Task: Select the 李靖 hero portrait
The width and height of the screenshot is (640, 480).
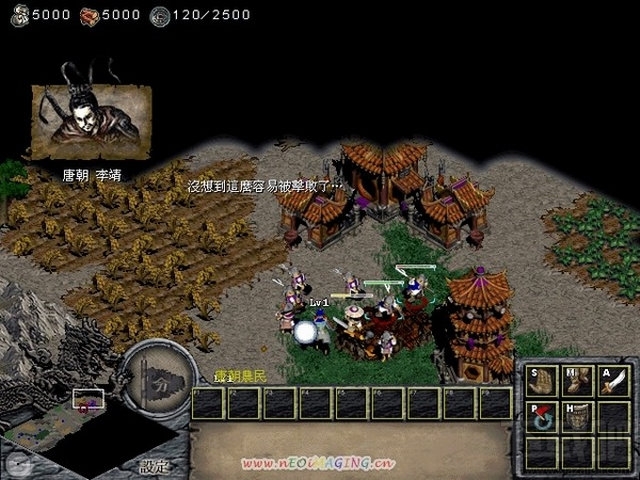Action: pos(91,122)
